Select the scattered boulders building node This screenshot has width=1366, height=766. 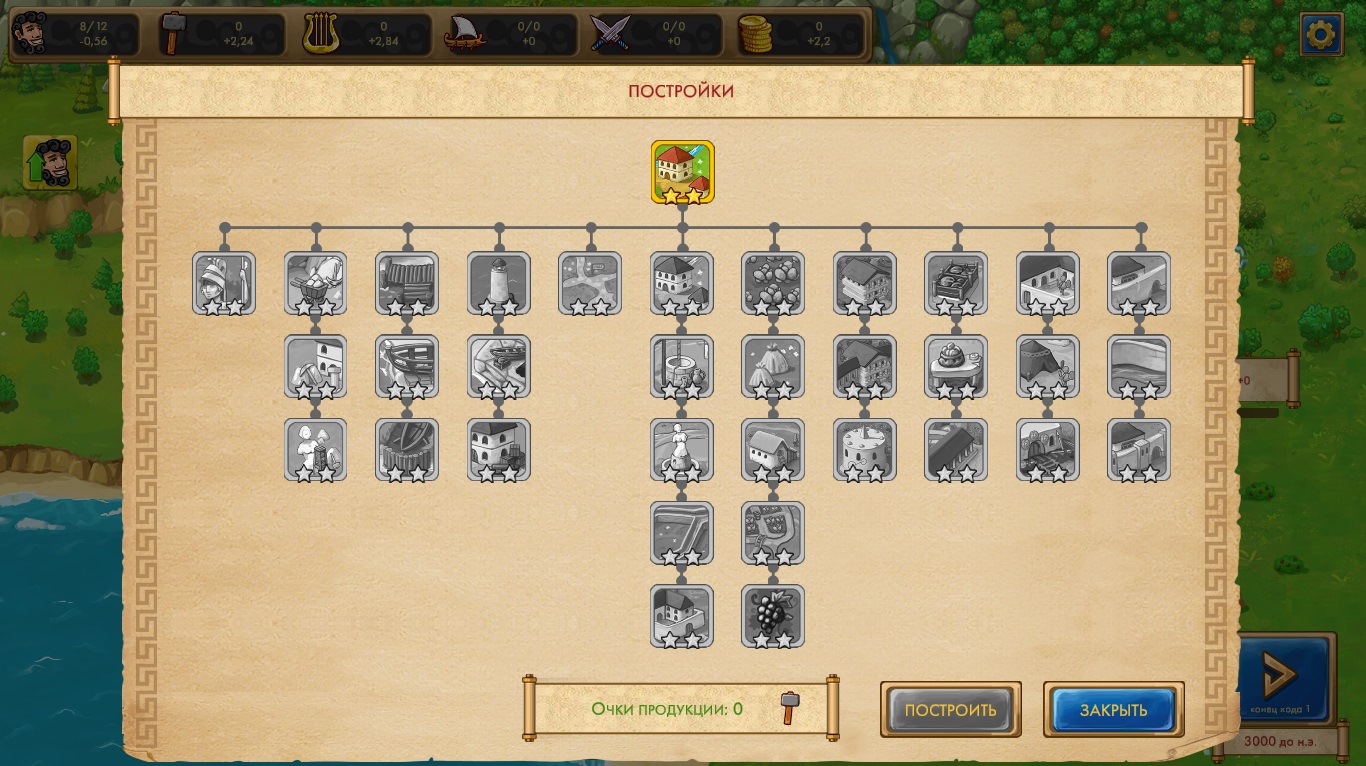[x=773, y=283]
